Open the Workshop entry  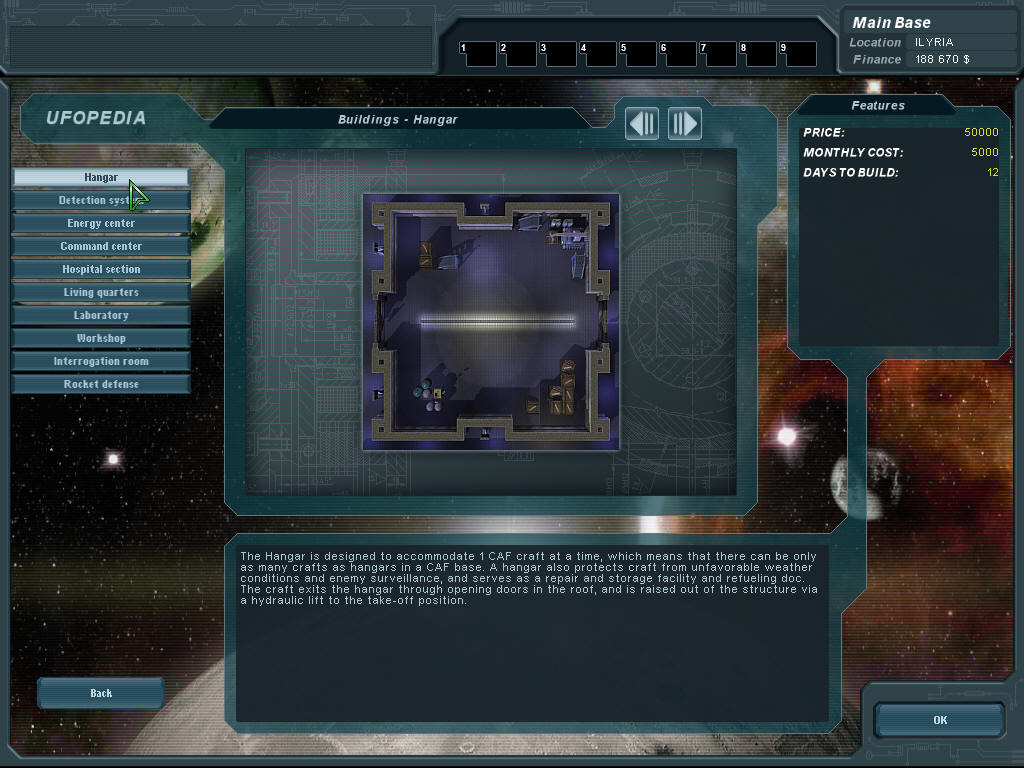(x=100, y=338)
